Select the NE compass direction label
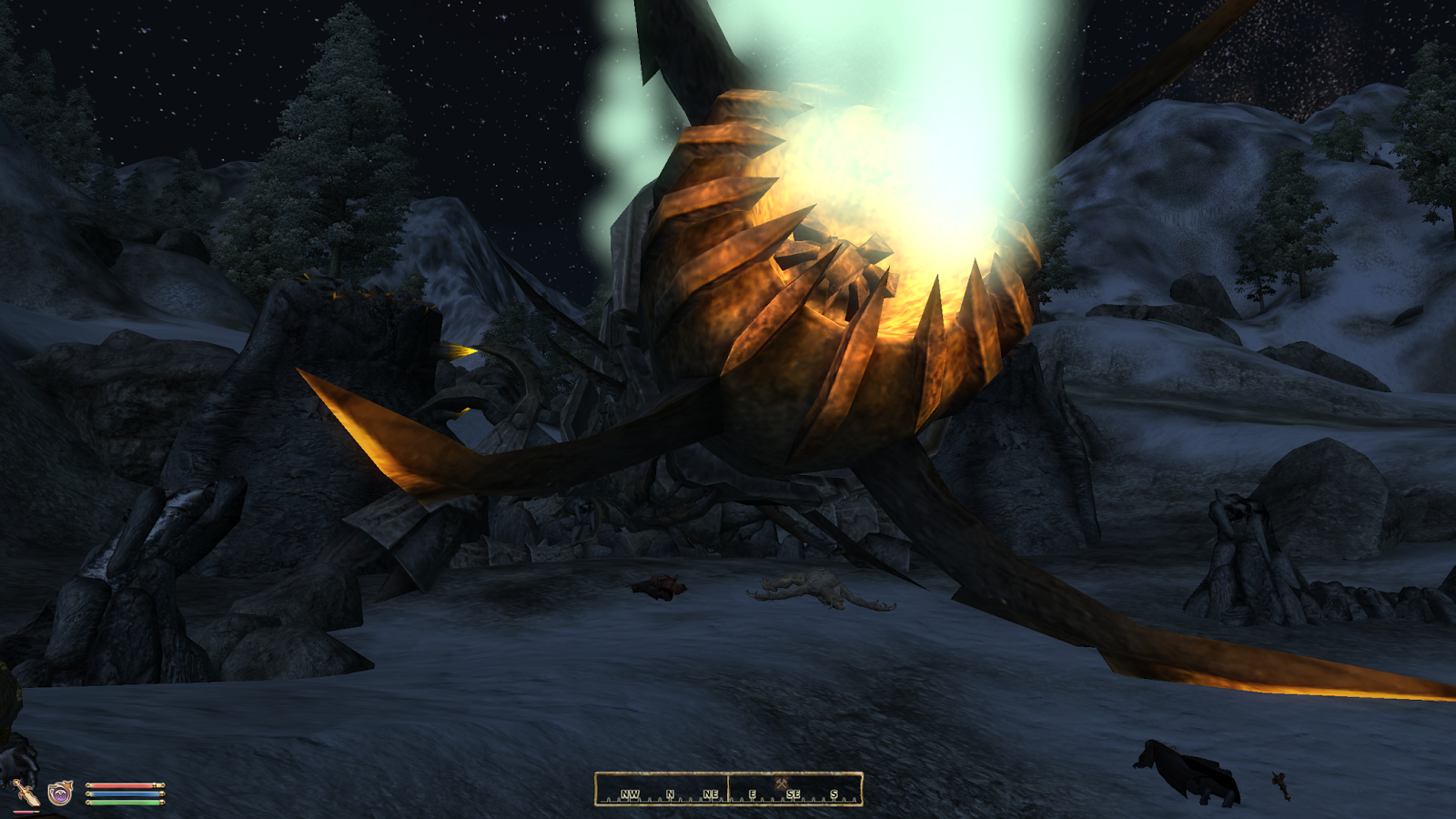 (x=711, y=794)
